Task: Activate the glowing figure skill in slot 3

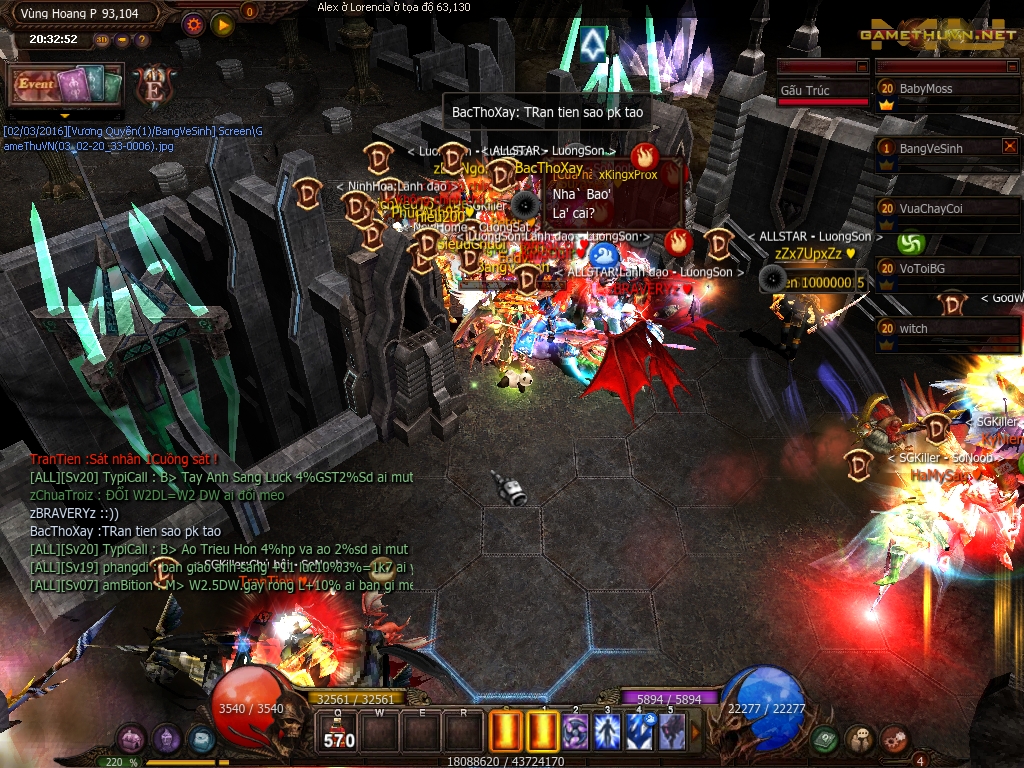Action: (x=607, y=731)
